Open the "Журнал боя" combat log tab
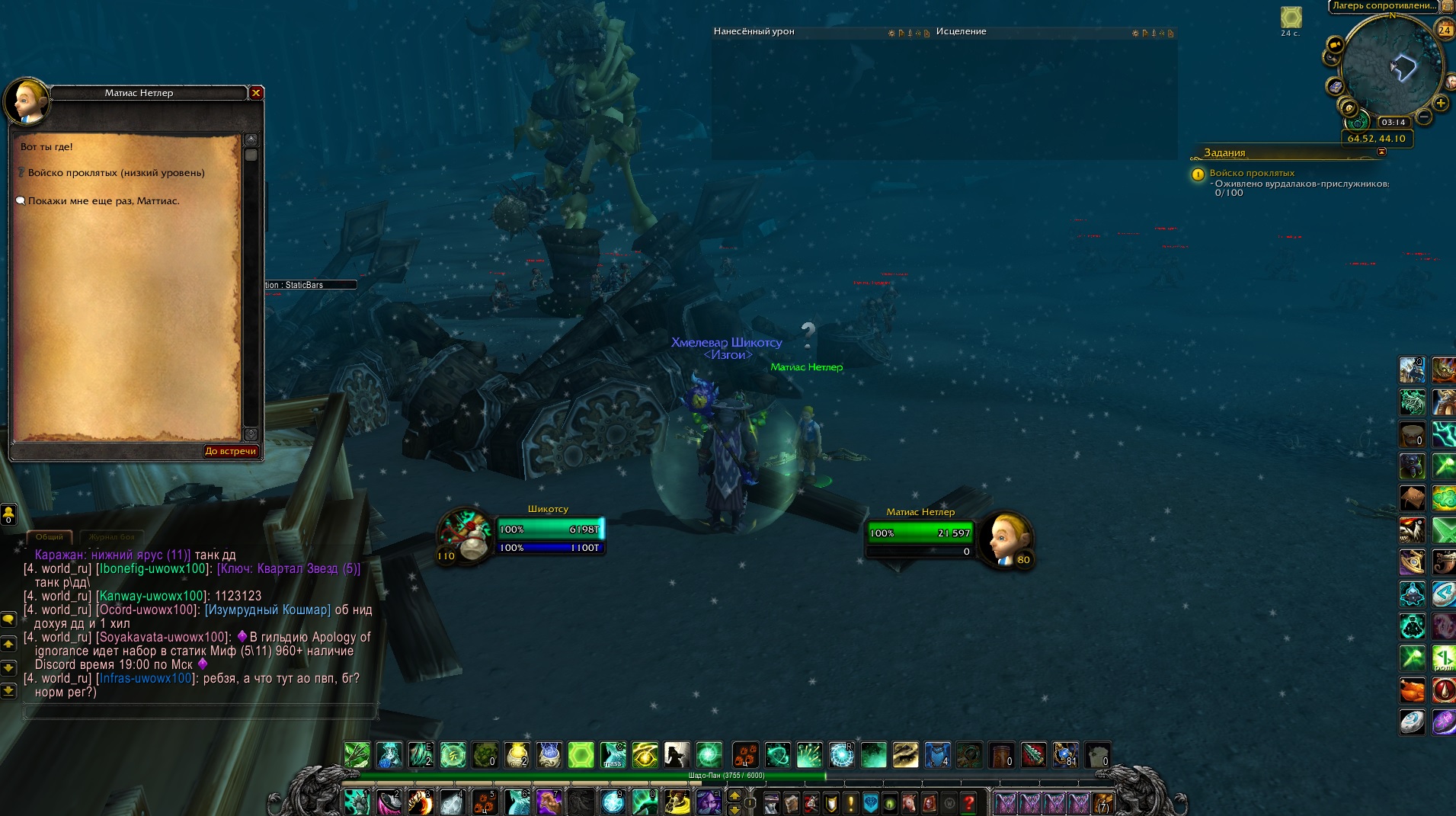The image size is (1456, 816). pyautogui.click(x=111, y=537)
